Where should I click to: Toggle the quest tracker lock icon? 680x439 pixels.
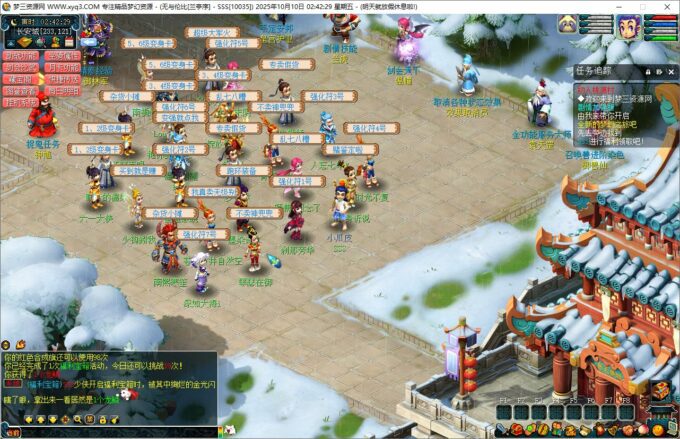click(x=646, y=71)
